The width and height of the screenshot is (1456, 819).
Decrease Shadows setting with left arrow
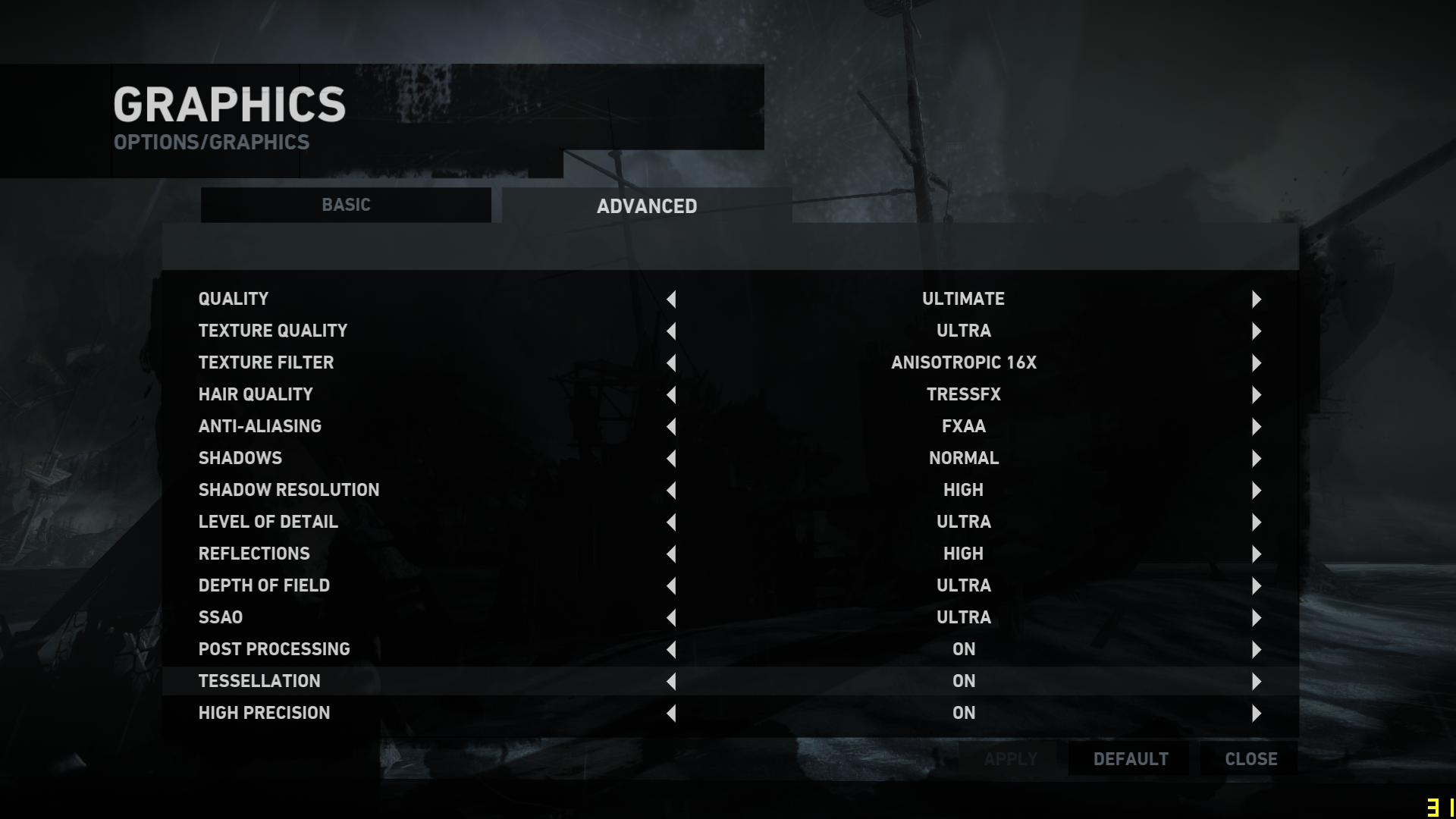tap(671, 459)
